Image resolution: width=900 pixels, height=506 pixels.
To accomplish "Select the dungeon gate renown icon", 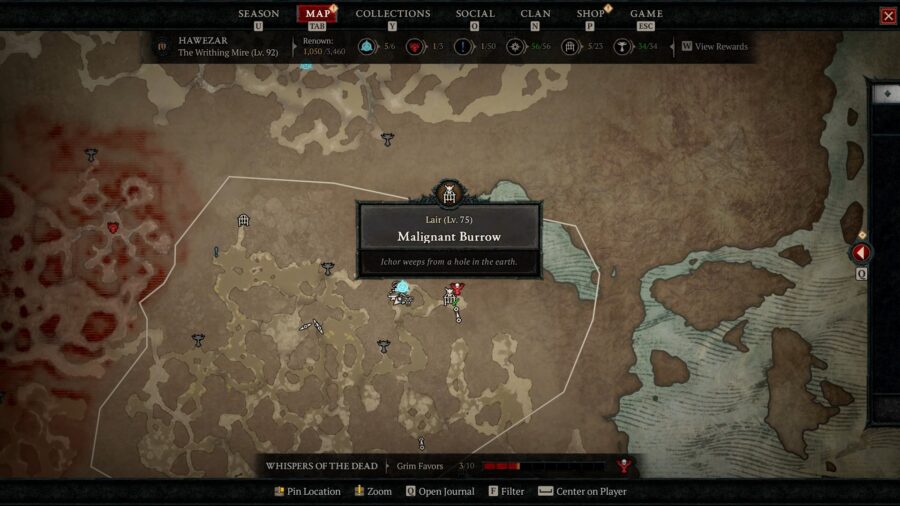I will pyautogui.click(x=570, y=46).
